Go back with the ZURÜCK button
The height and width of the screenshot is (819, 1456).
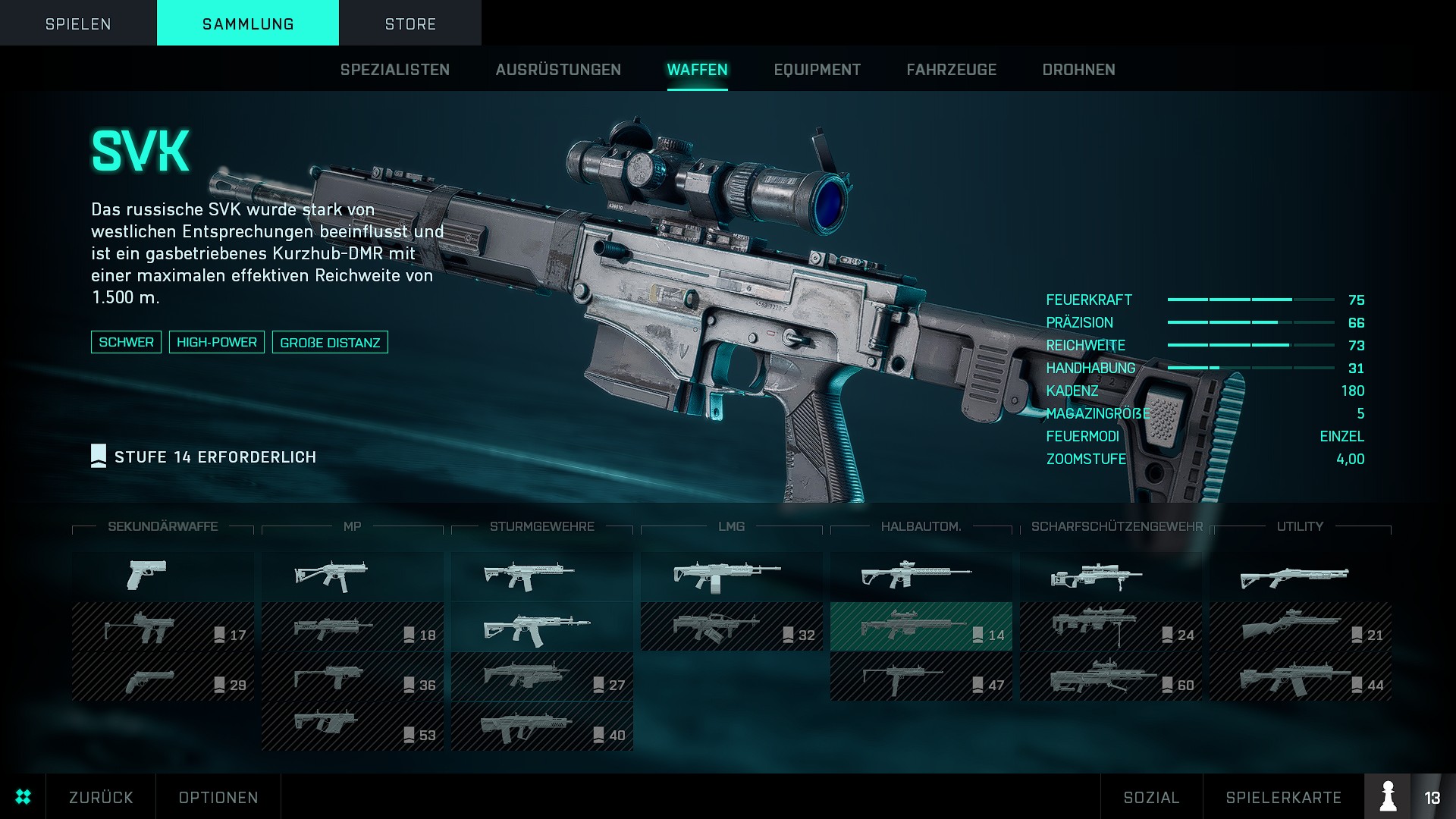101,797
